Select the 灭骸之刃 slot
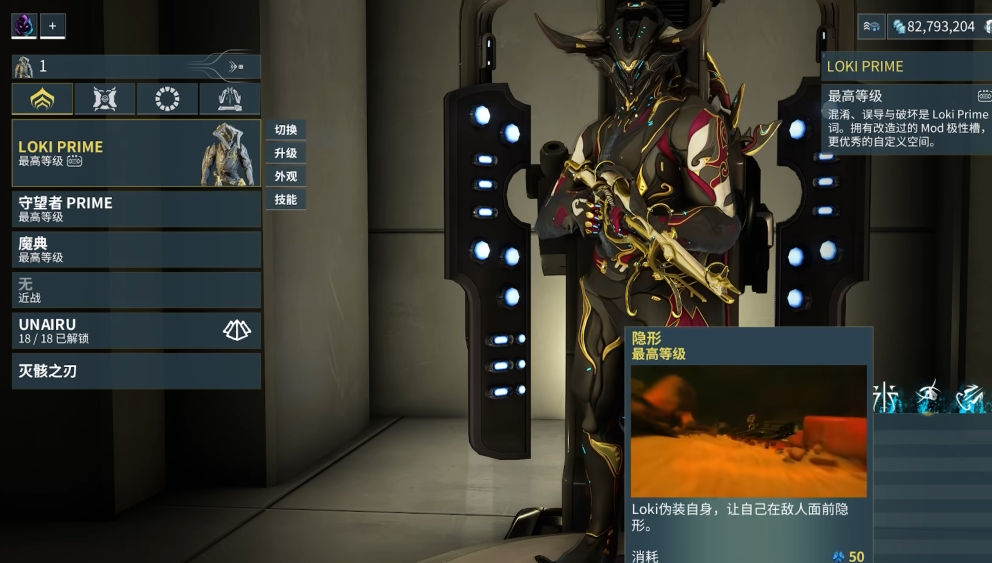This screenshot has width=992, height=563. pos(136,371)
